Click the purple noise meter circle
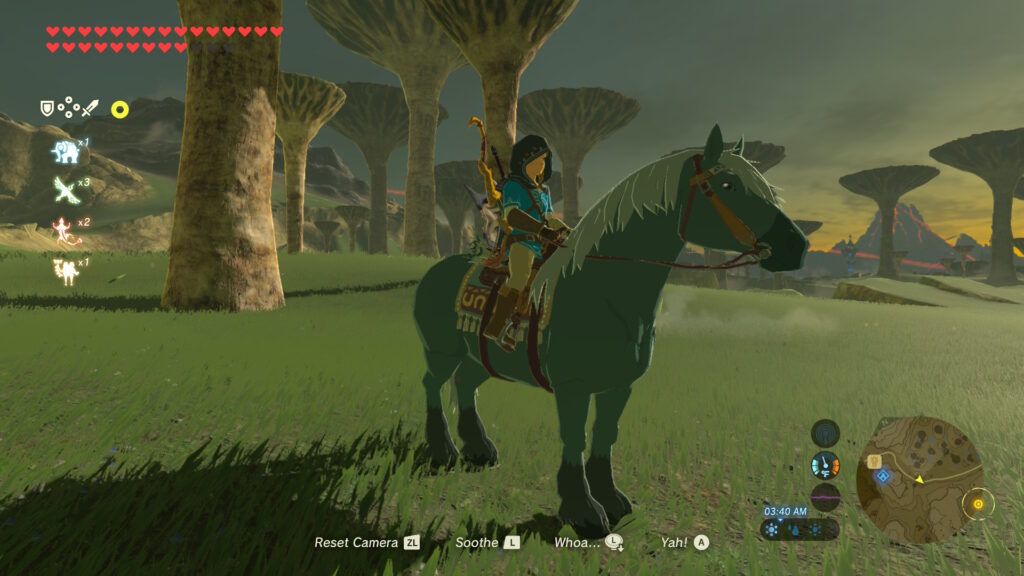1024x576 pixels. point(825,496)
